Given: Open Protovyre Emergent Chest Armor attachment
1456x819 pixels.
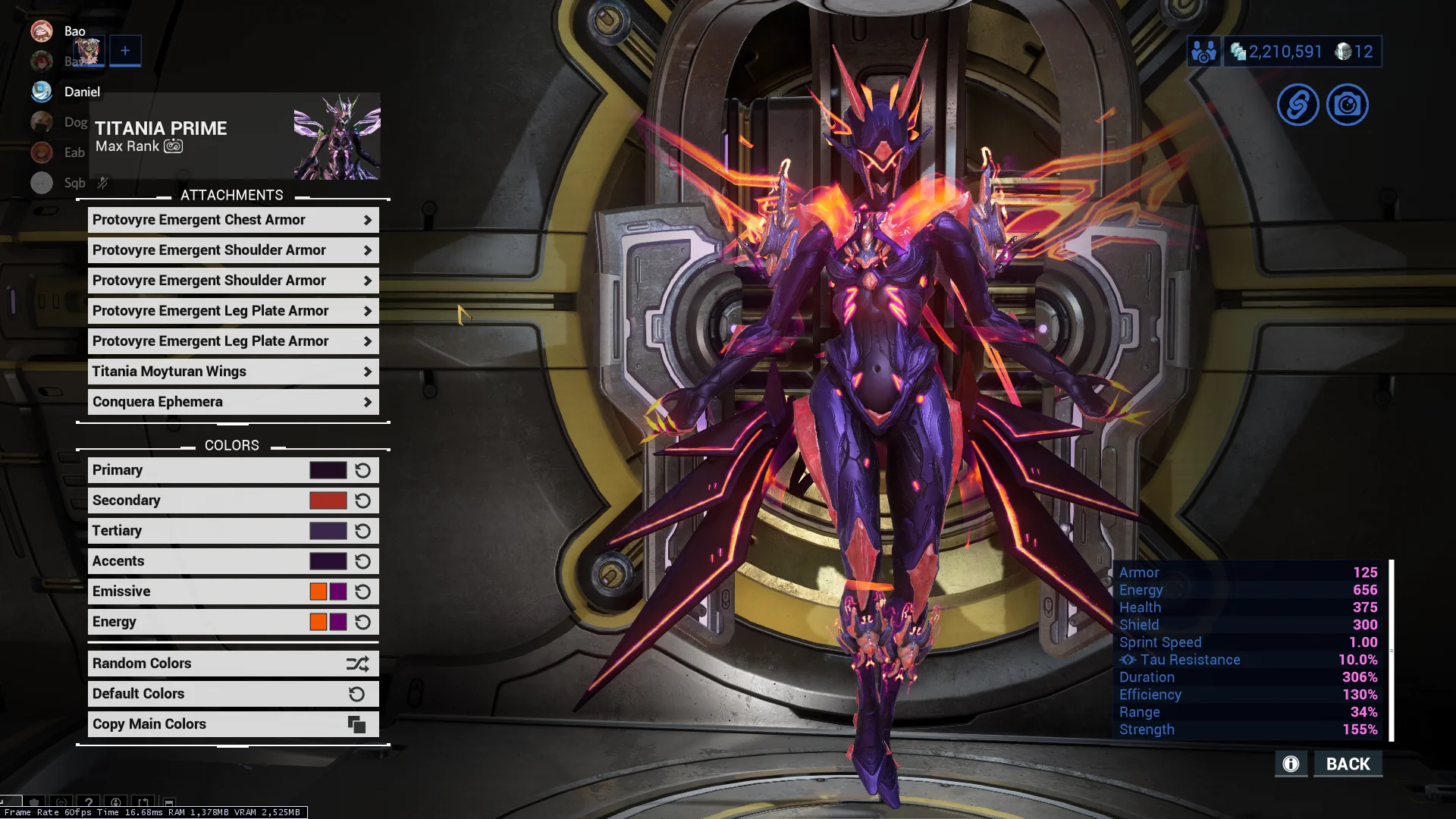Looking at the screenshot, I should click(233, 220).
